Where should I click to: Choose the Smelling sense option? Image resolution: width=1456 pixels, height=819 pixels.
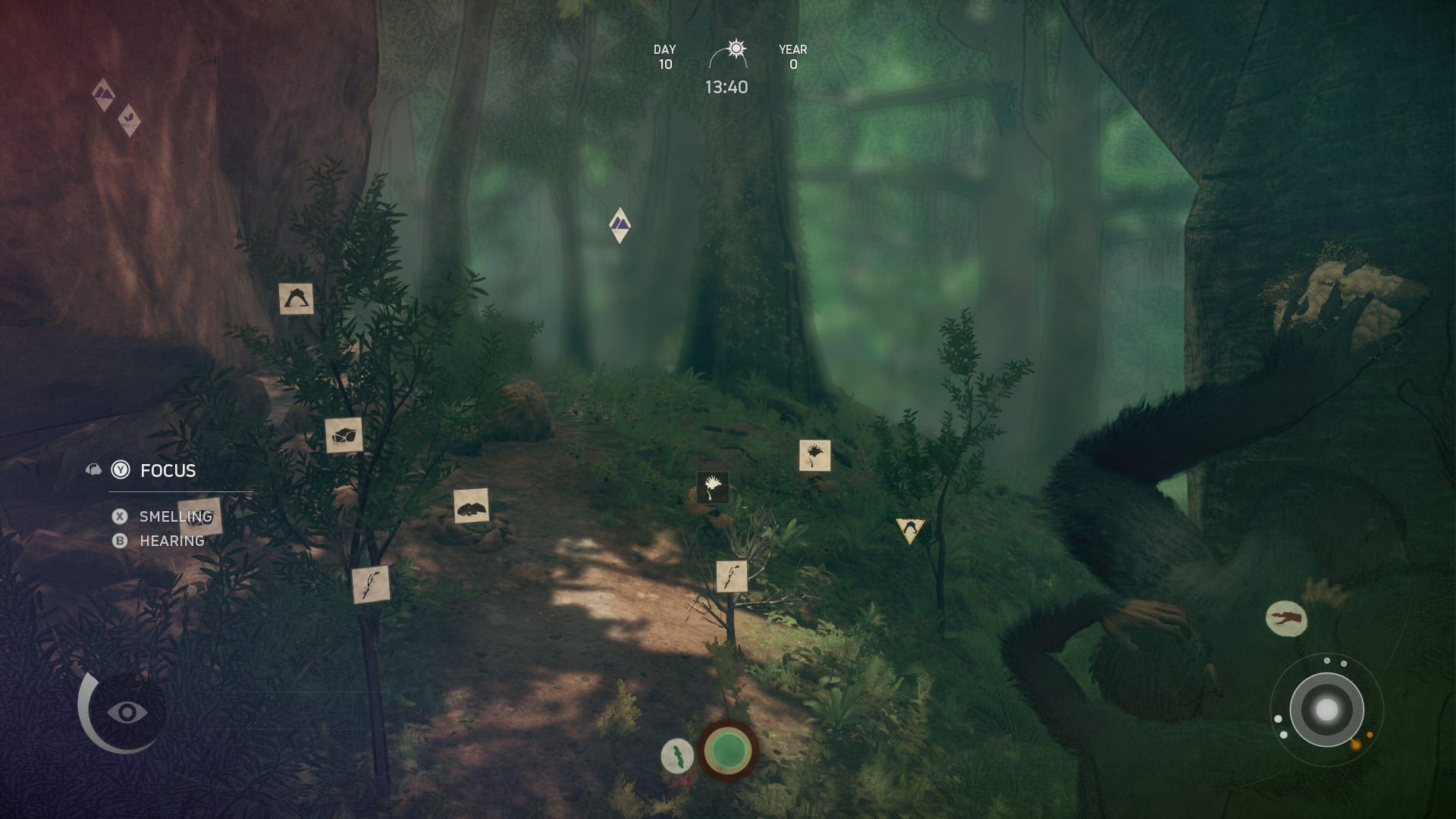(175, 517)
